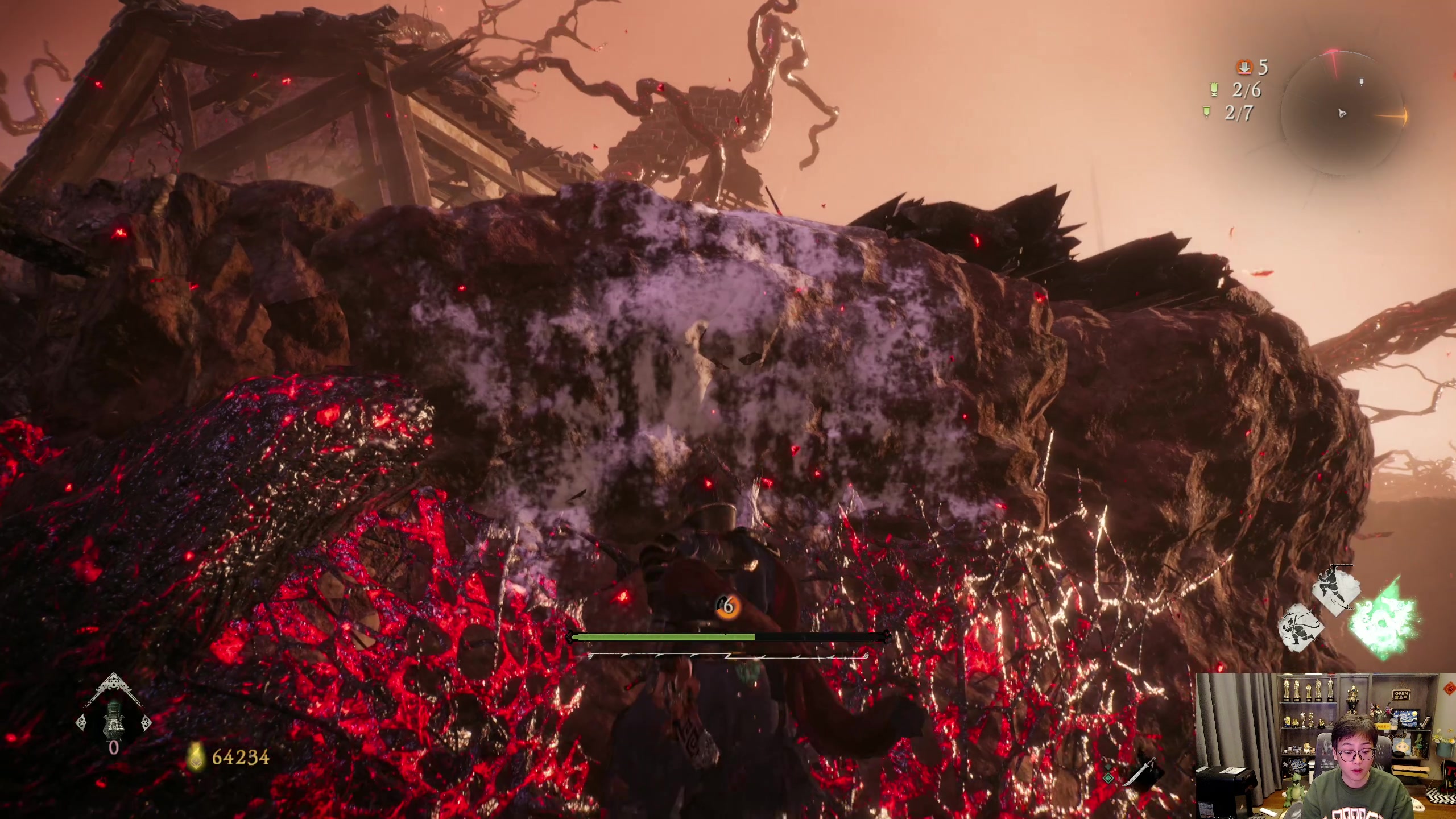
Task: Select the bronze flask item slot
Action: (x=113, y=718)
